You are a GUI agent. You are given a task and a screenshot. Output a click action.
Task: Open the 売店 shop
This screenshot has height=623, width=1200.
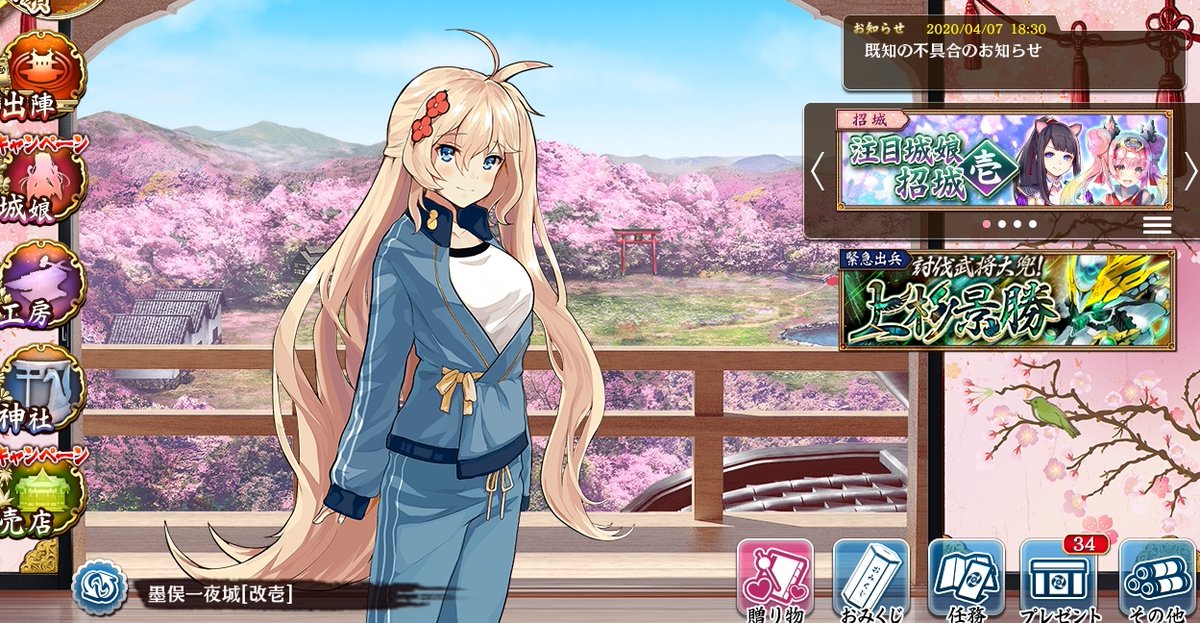point(40,500)
